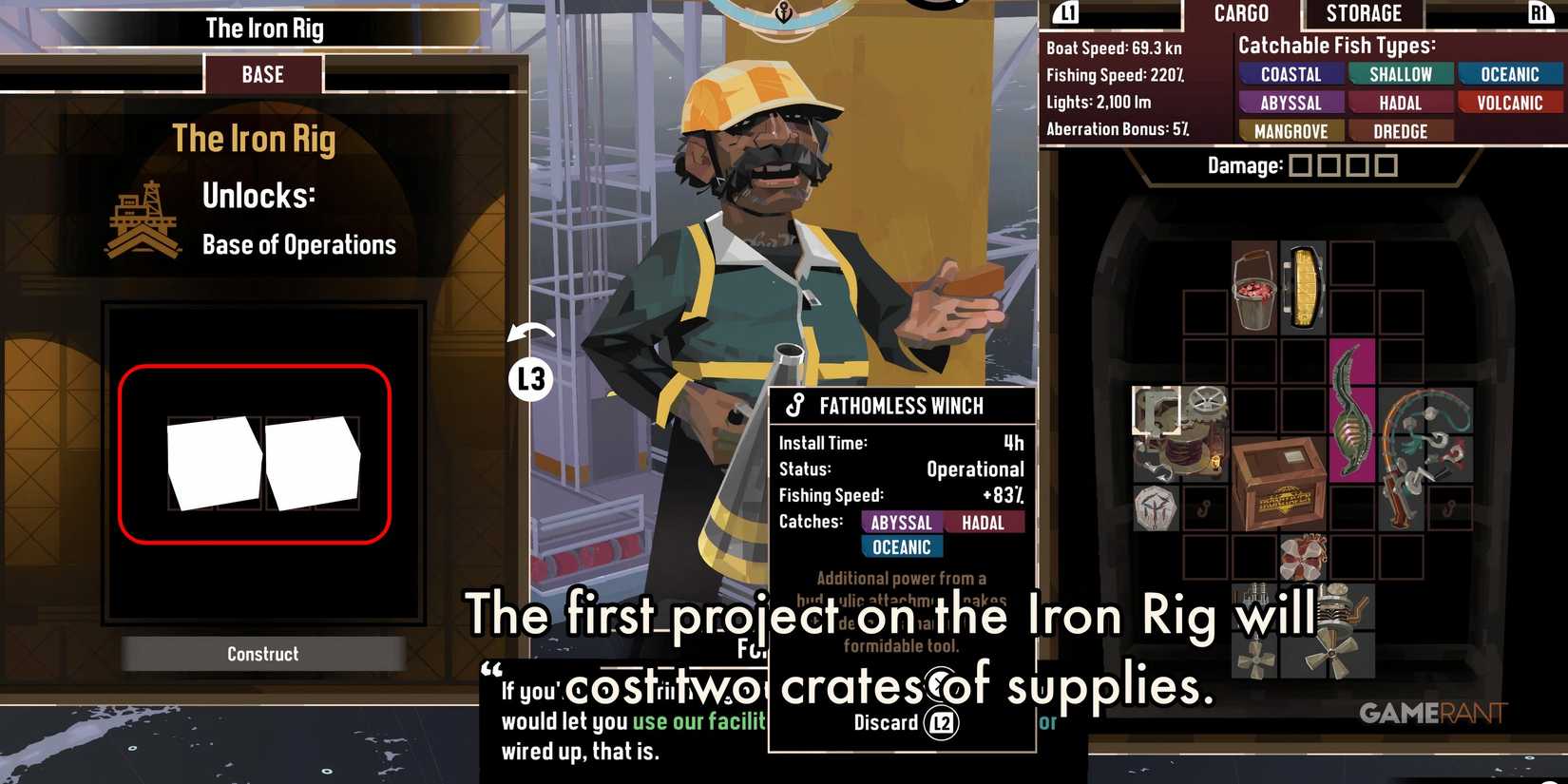The width and height of the screenshot is (1568, 784).
Task: Select the BASE tab on the Iron Rig panel
Action: coord(263,73)
